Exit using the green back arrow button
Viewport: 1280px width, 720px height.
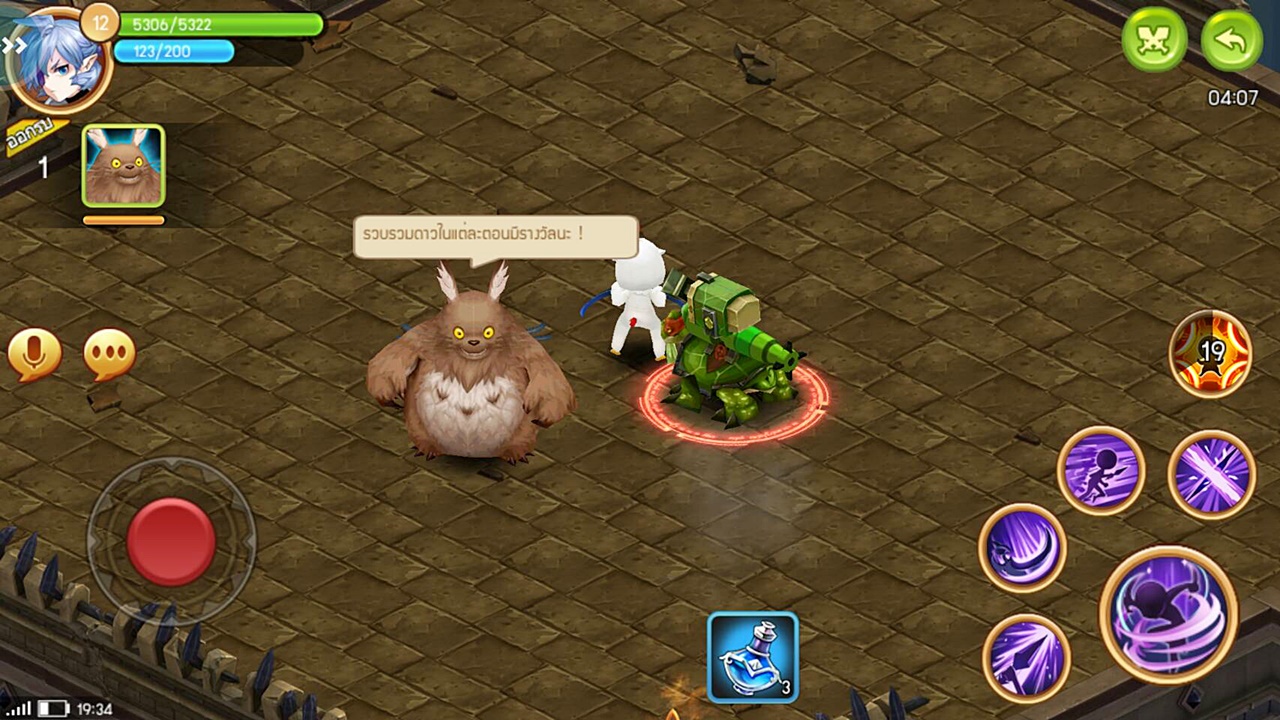[1231, 40]
